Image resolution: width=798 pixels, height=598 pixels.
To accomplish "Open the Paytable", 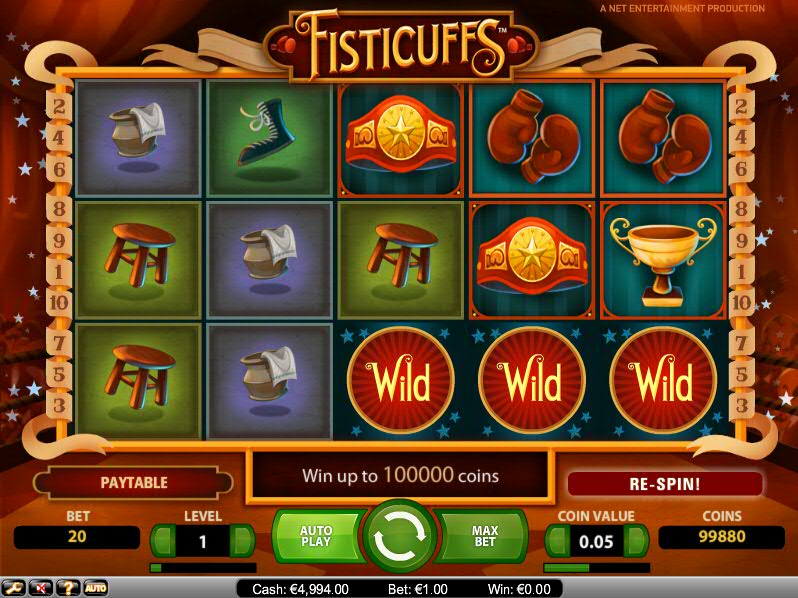I will pyautogui.click(x=133, y=483).
